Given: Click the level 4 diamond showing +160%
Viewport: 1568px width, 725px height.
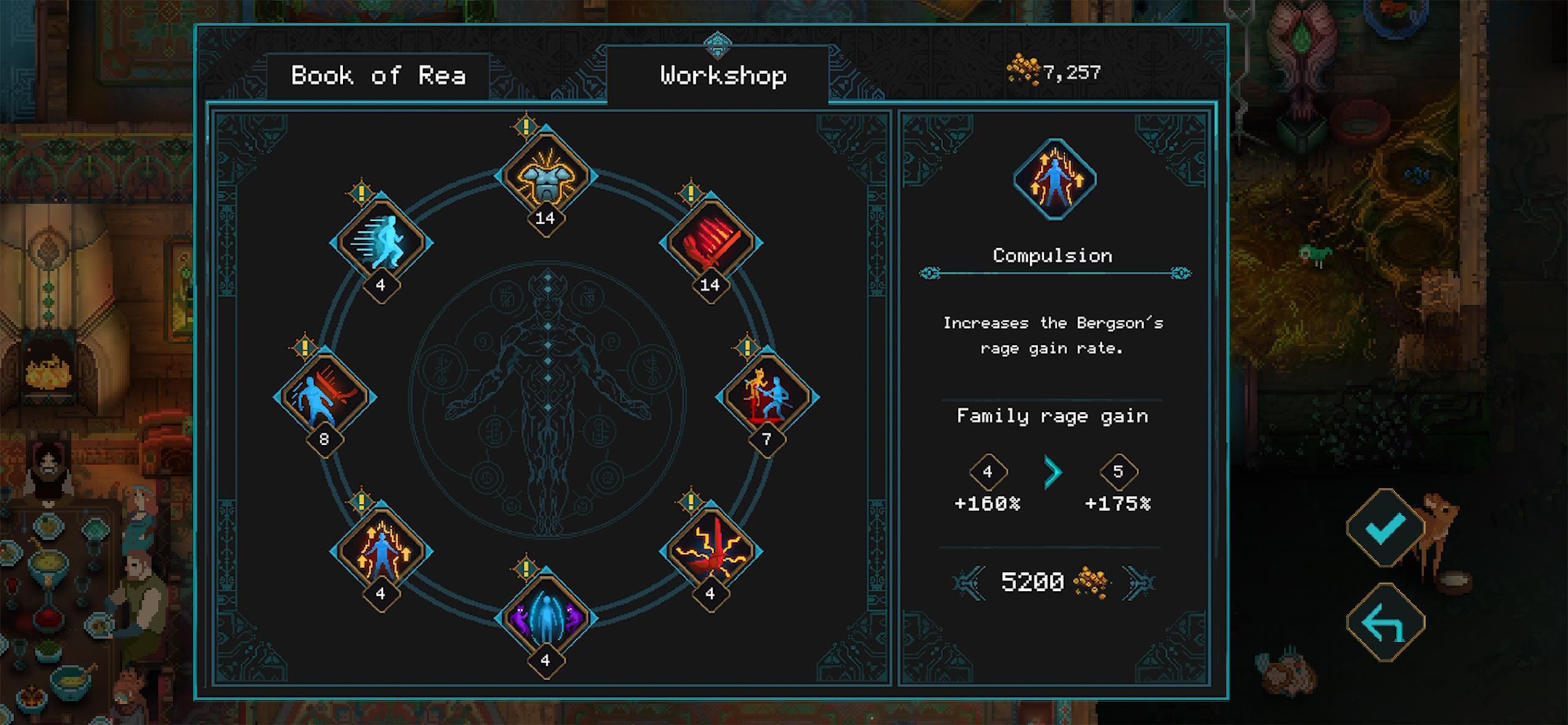Looking at the screenshot, I should pyautogui.click(x=988, y=472).
